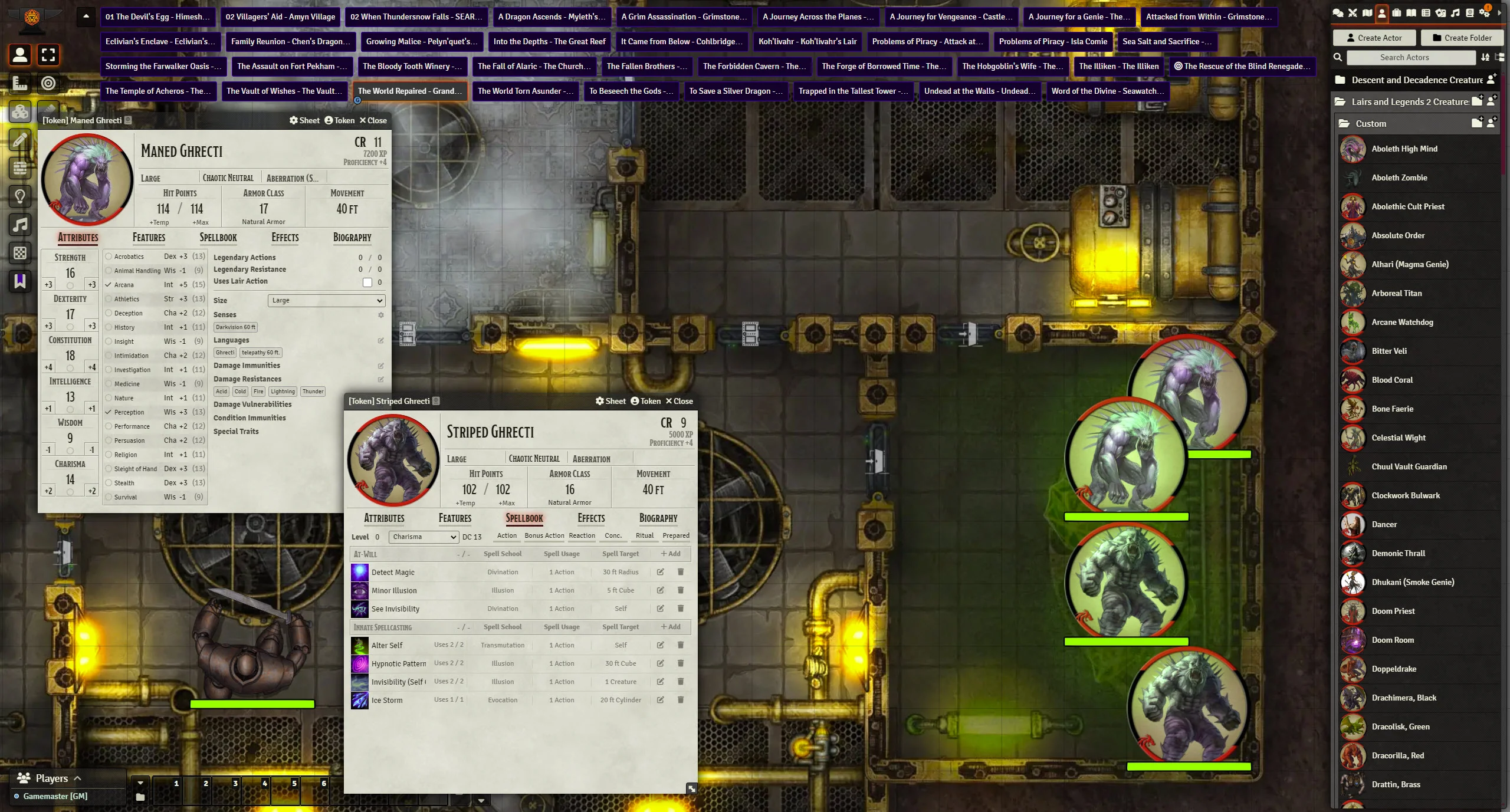Open the Size dropdown set to Large

click(x=326, y=300)
